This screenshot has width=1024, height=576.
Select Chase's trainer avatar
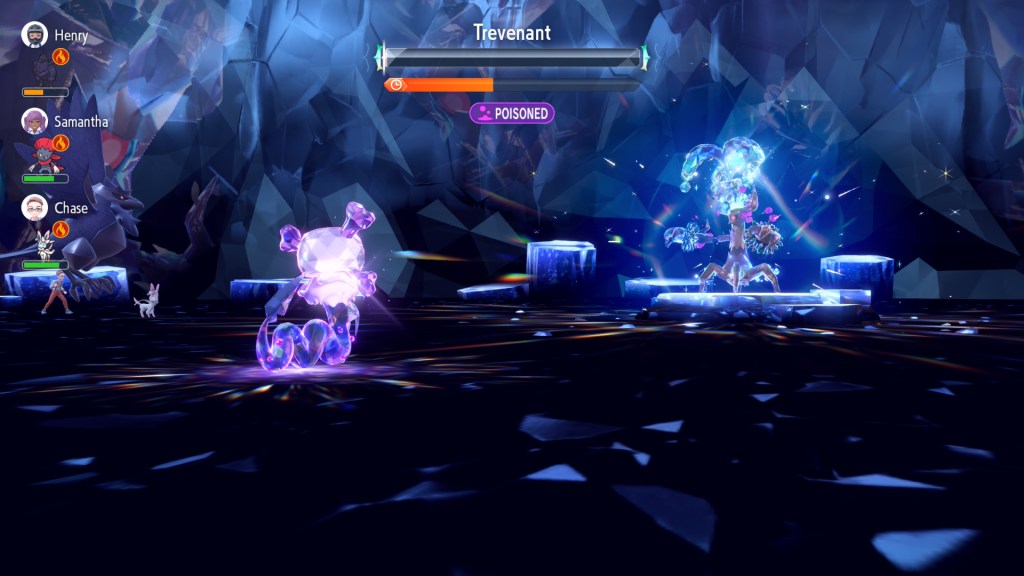click(35, 208)
